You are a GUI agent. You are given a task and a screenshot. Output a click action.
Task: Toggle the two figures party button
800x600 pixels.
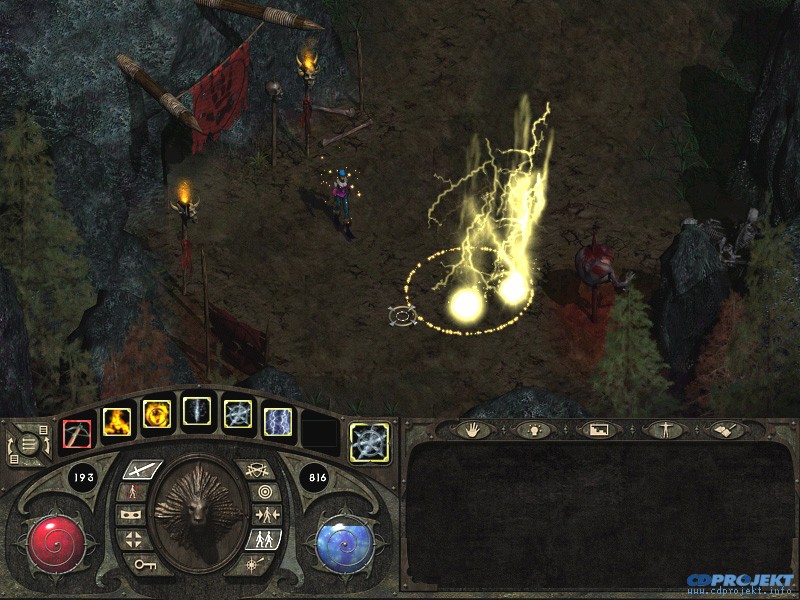tap(265, 540)
